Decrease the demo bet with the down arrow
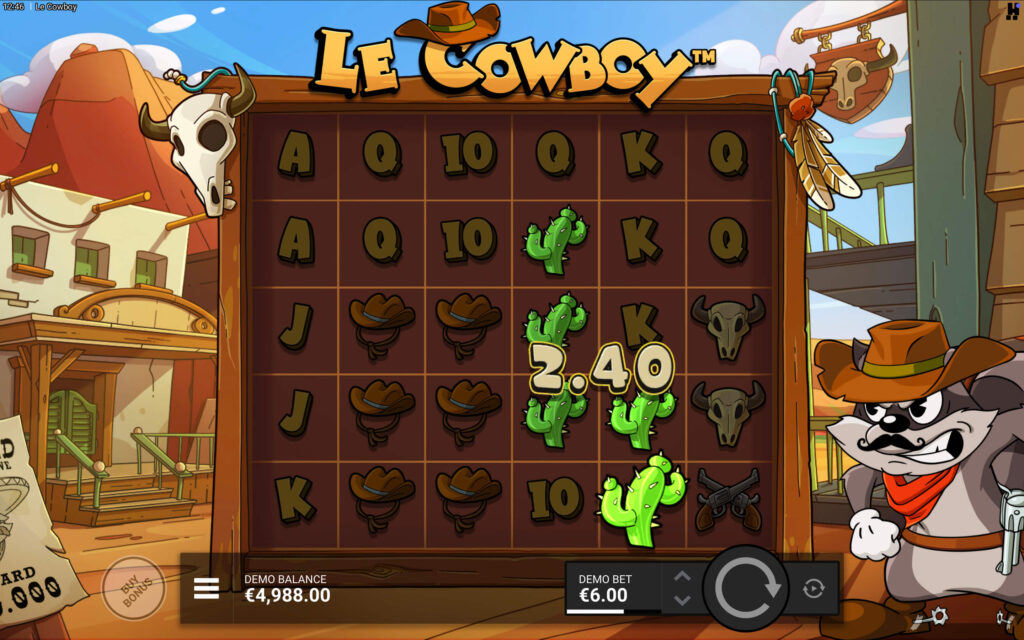Screen dimensions: 1024x640 (x=682, y=600)
